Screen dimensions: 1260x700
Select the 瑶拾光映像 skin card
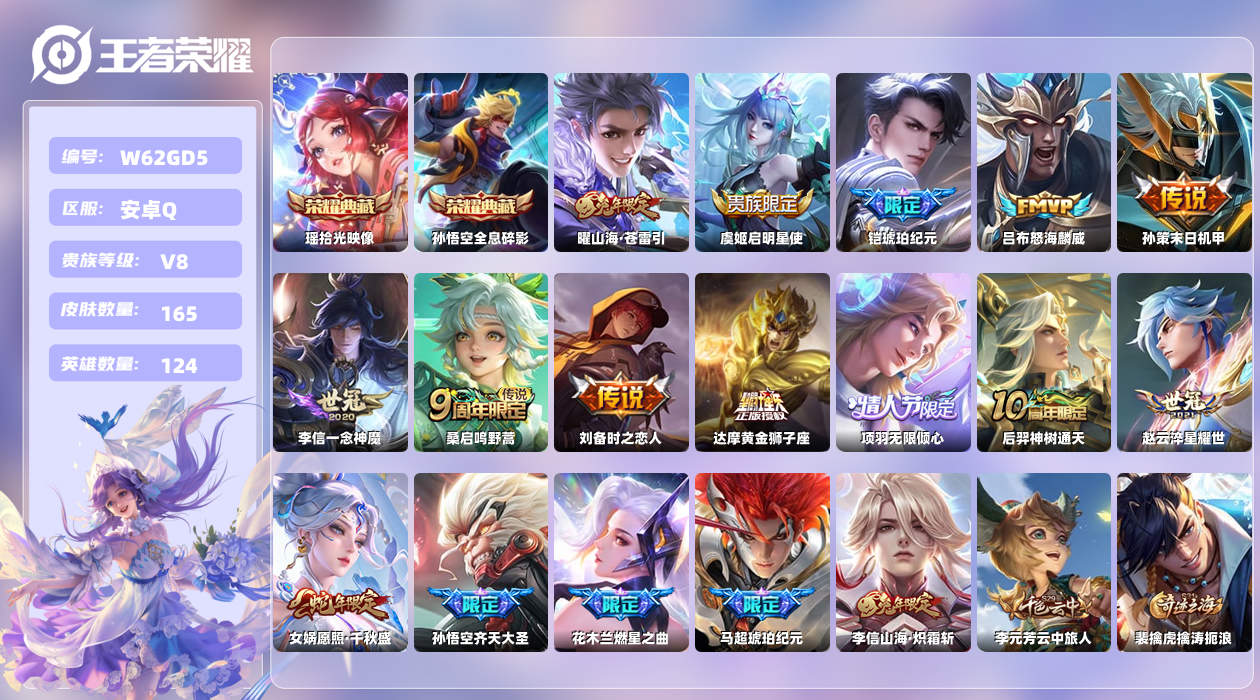coord(340,162)
